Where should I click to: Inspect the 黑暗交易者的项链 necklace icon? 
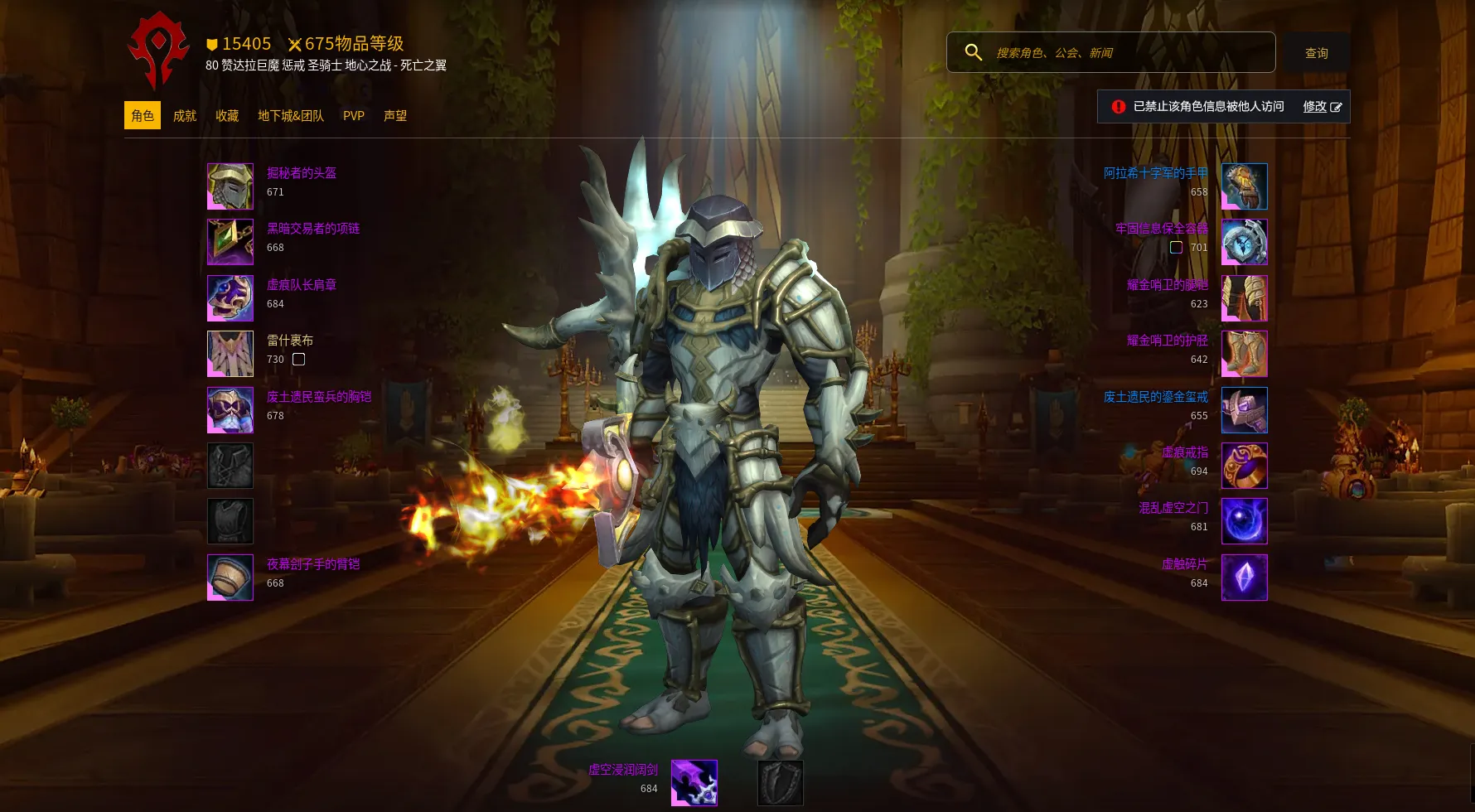(230, 242)
